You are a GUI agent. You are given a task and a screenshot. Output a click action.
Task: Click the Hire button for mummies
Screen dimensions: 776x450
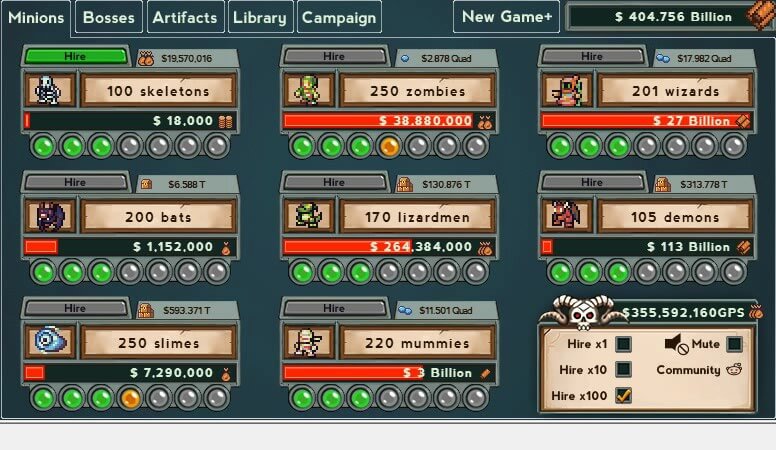click(x=334, y=309)
